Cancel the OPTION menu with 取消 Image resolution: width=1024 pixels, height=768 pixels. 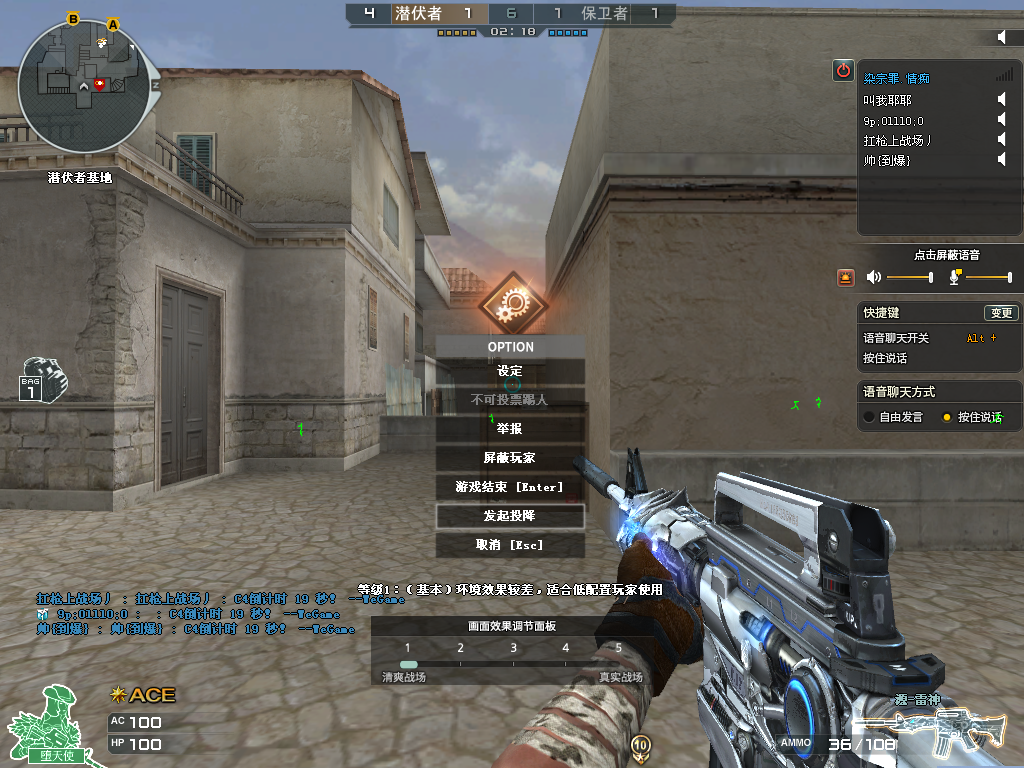pyautogui.click(x=510, y=545)
